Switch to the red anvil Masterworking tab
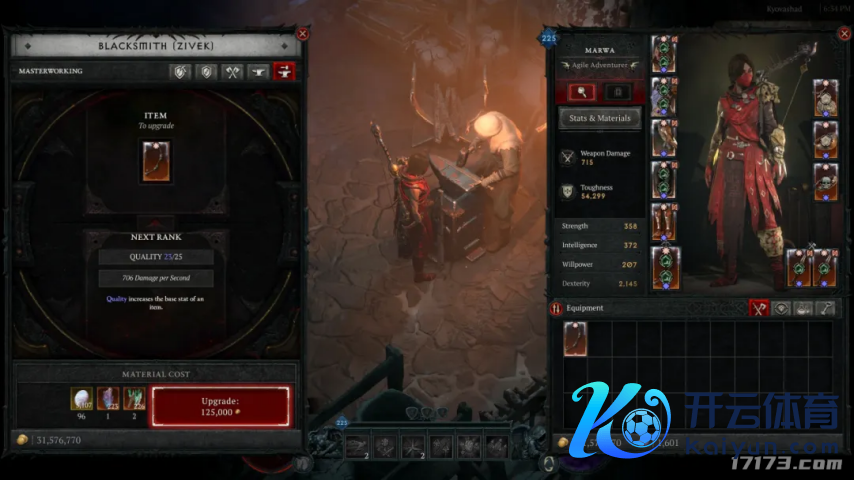Viewport: 854px width, 480px height. click(x=284, y=72)
